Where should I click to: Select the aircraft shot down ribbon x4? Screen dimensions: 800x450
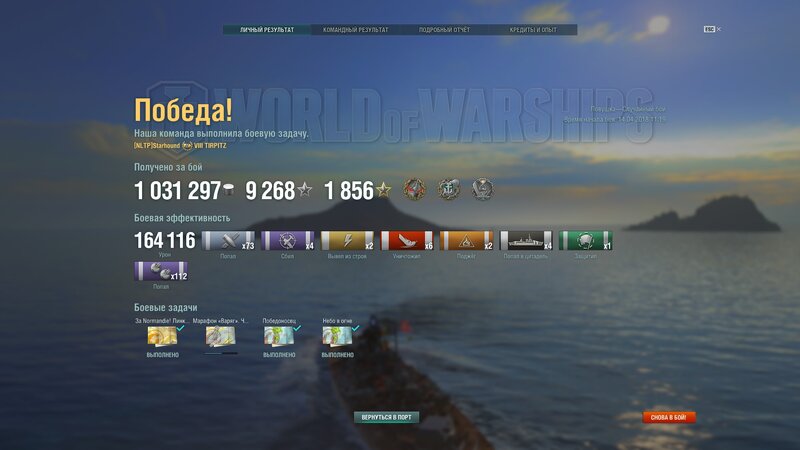pos(288,241)
